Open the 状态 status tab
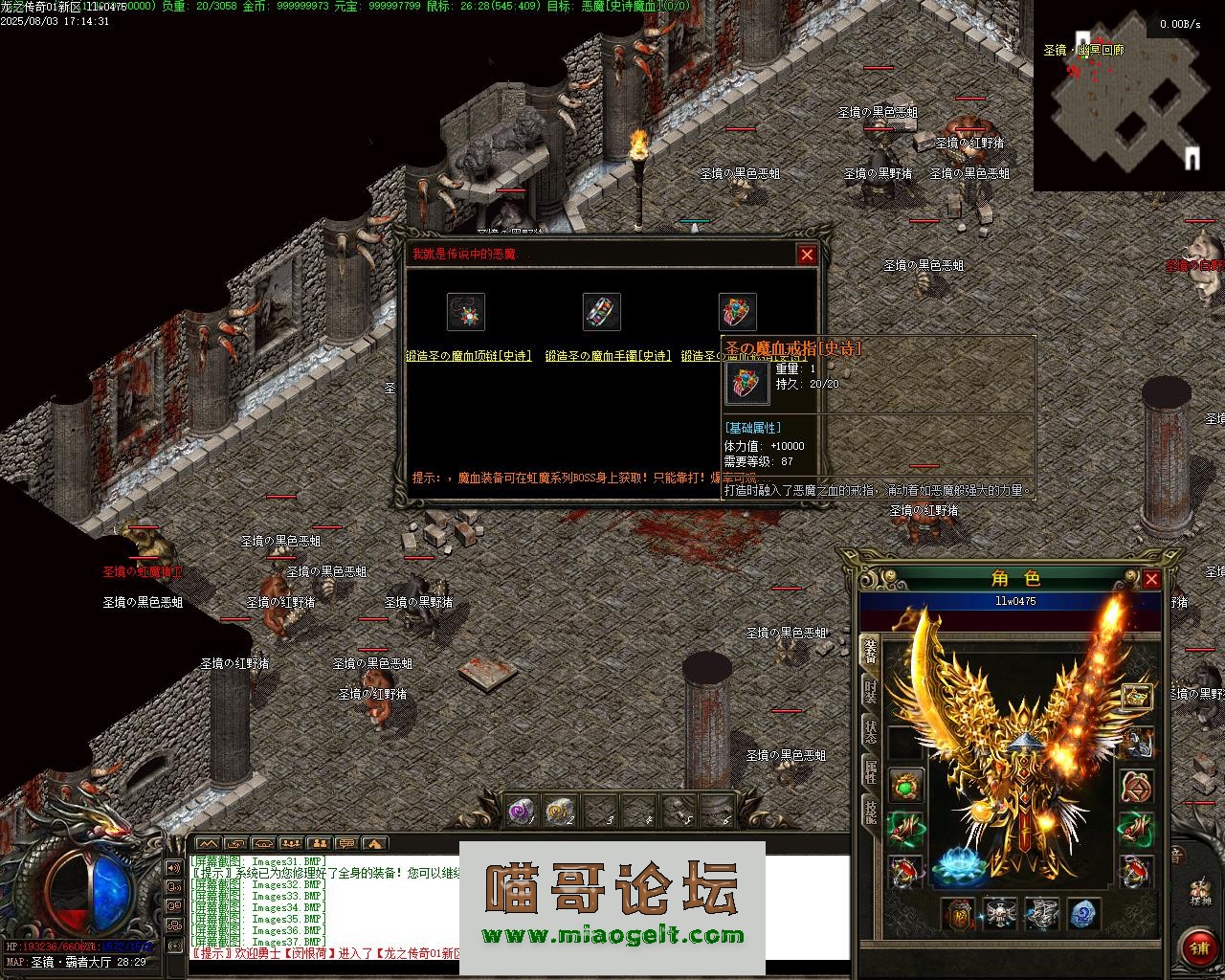The width and height of the screenshot is (1225, 980). [x=870, y=733]
